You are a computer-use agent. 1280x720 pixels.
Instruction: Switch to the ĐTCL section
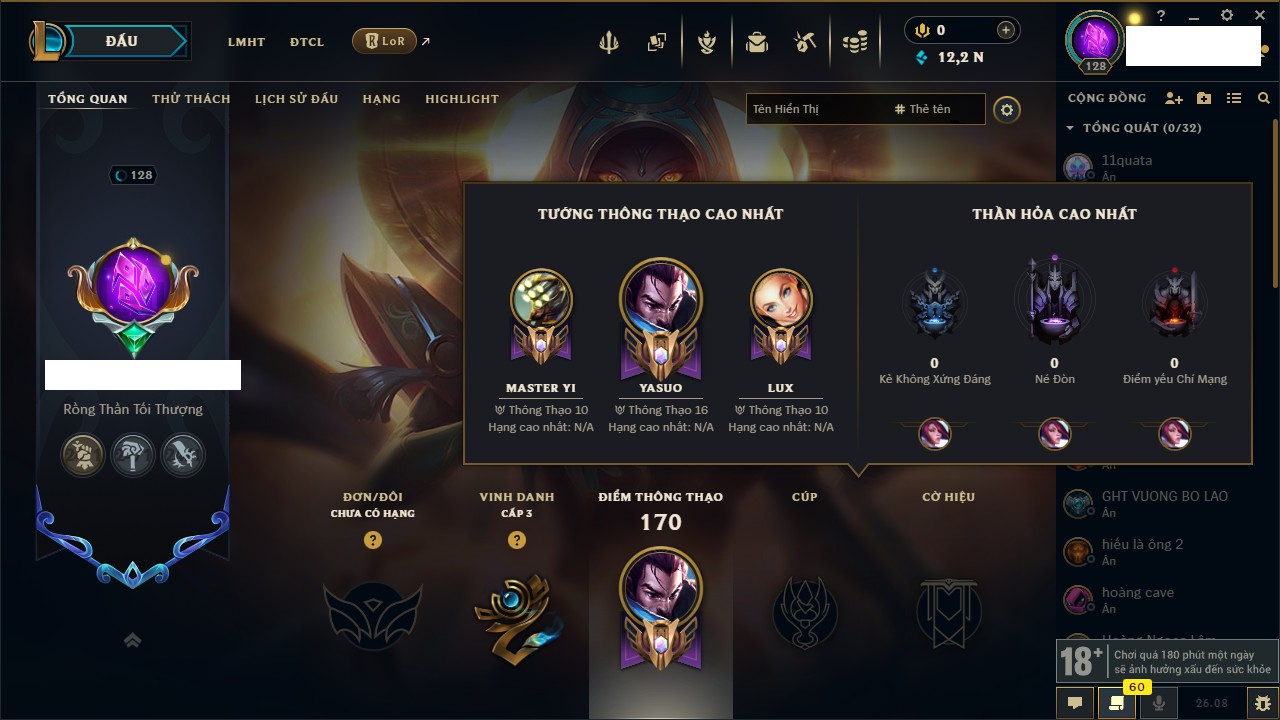point(307,42)
